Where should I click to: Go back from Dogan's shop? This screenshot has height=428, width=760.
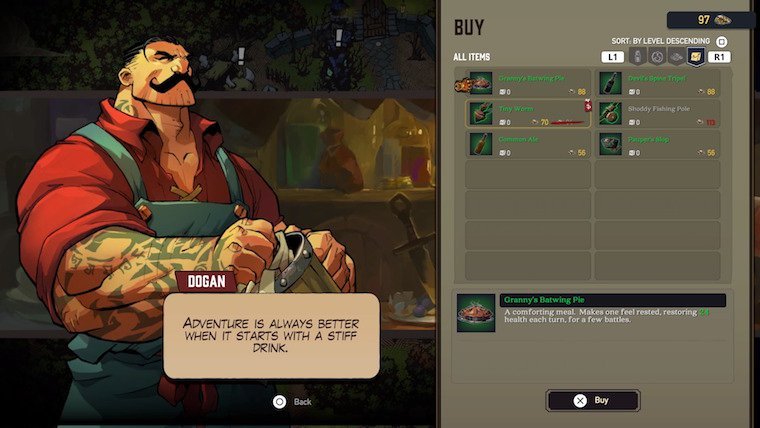coord(281,401)
